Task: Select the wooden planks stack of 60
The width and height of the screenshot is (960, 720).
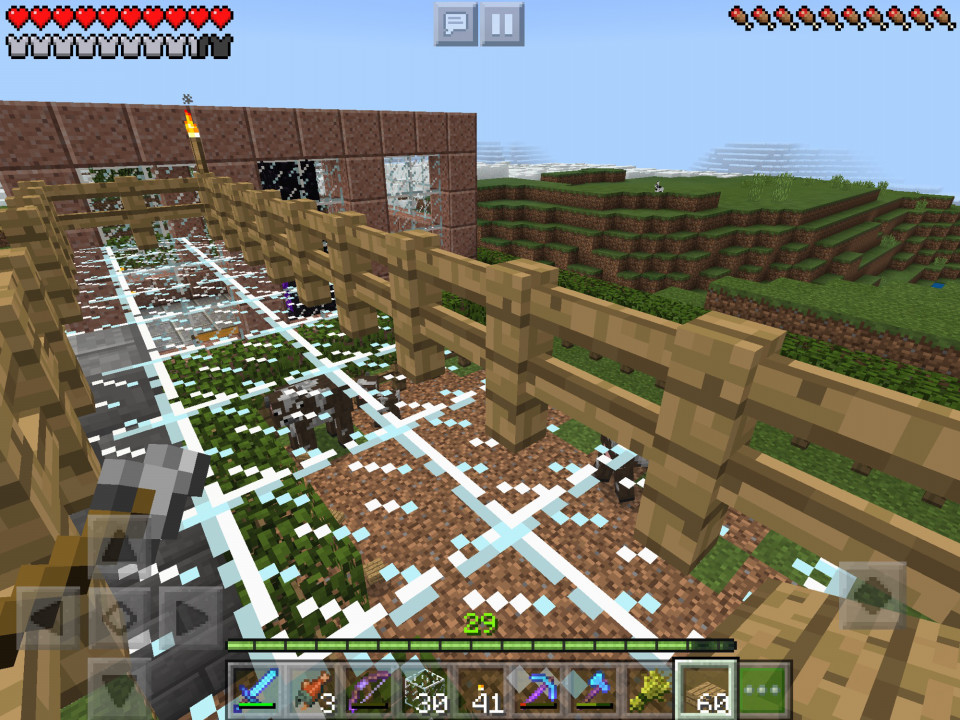Action: (x=708, y=691)
